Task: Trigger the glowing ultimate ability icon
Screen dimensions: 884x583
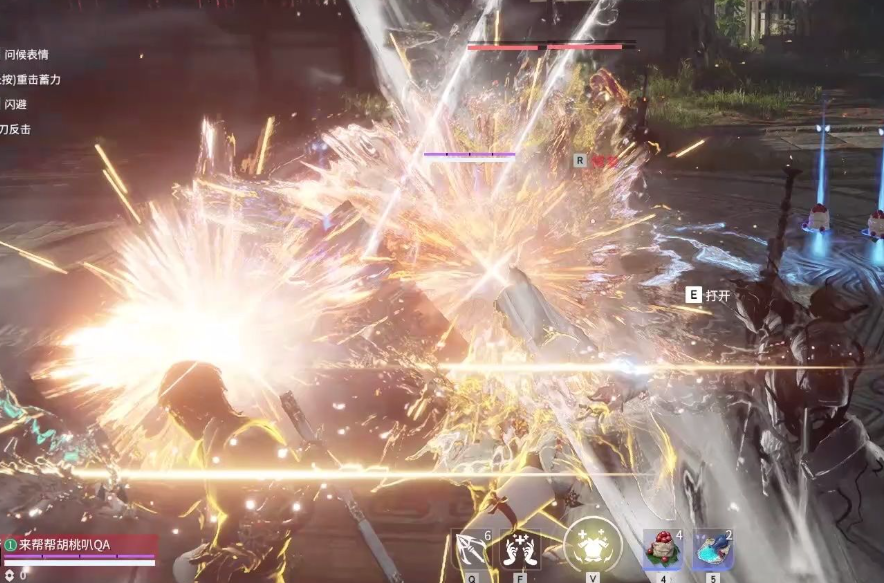Action: click(592, 546)
